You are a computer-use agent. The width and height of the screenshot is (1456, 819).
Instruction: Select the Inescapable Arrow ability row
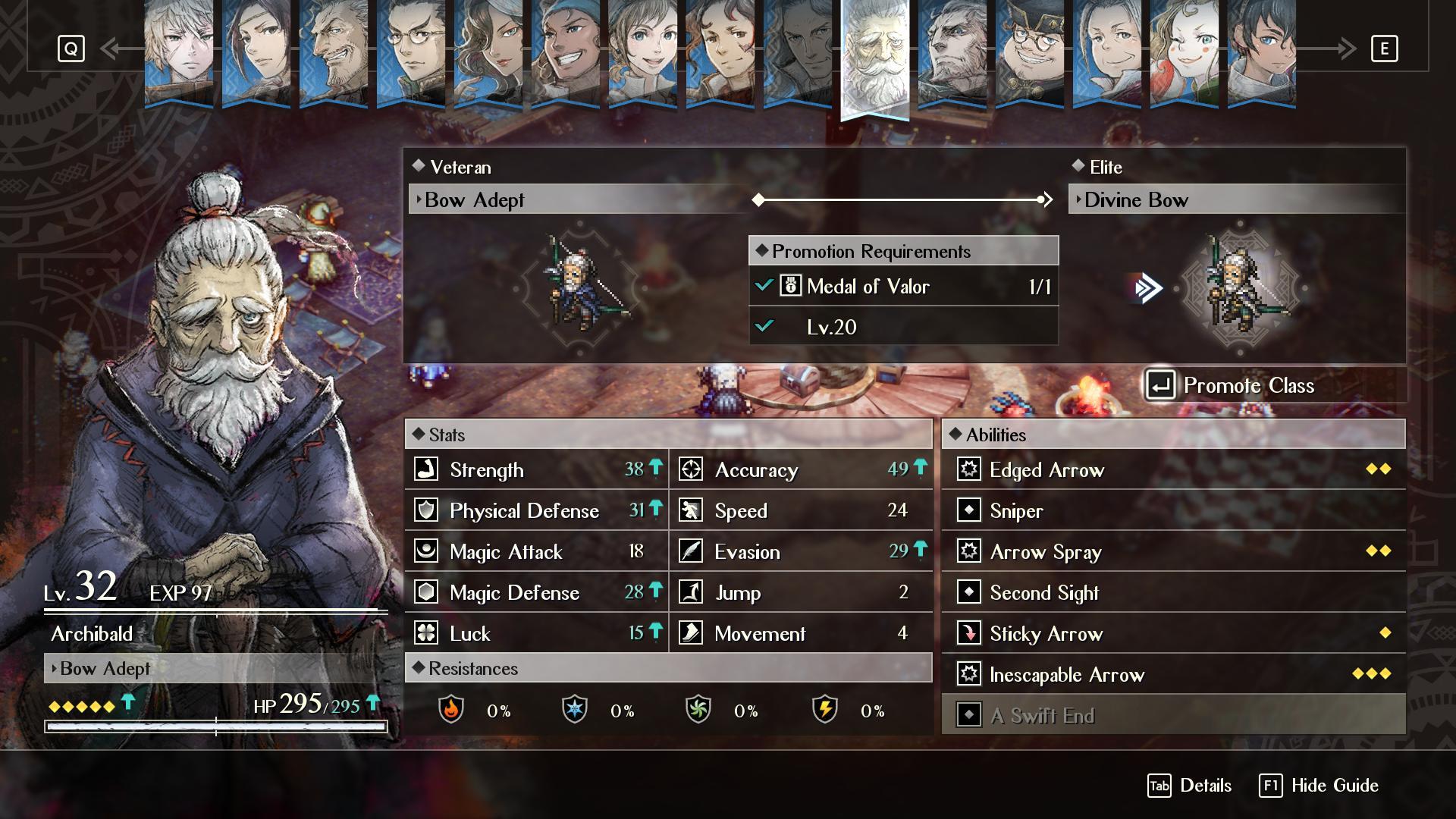coord(1172,674)
